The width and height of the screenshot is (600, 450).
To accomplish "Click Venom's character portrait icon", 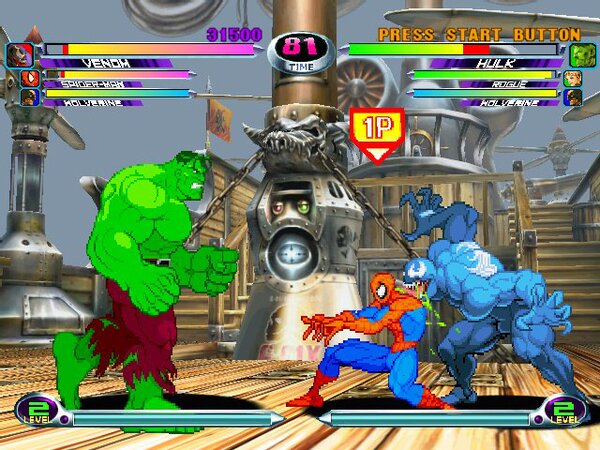I will click(19, 54).
